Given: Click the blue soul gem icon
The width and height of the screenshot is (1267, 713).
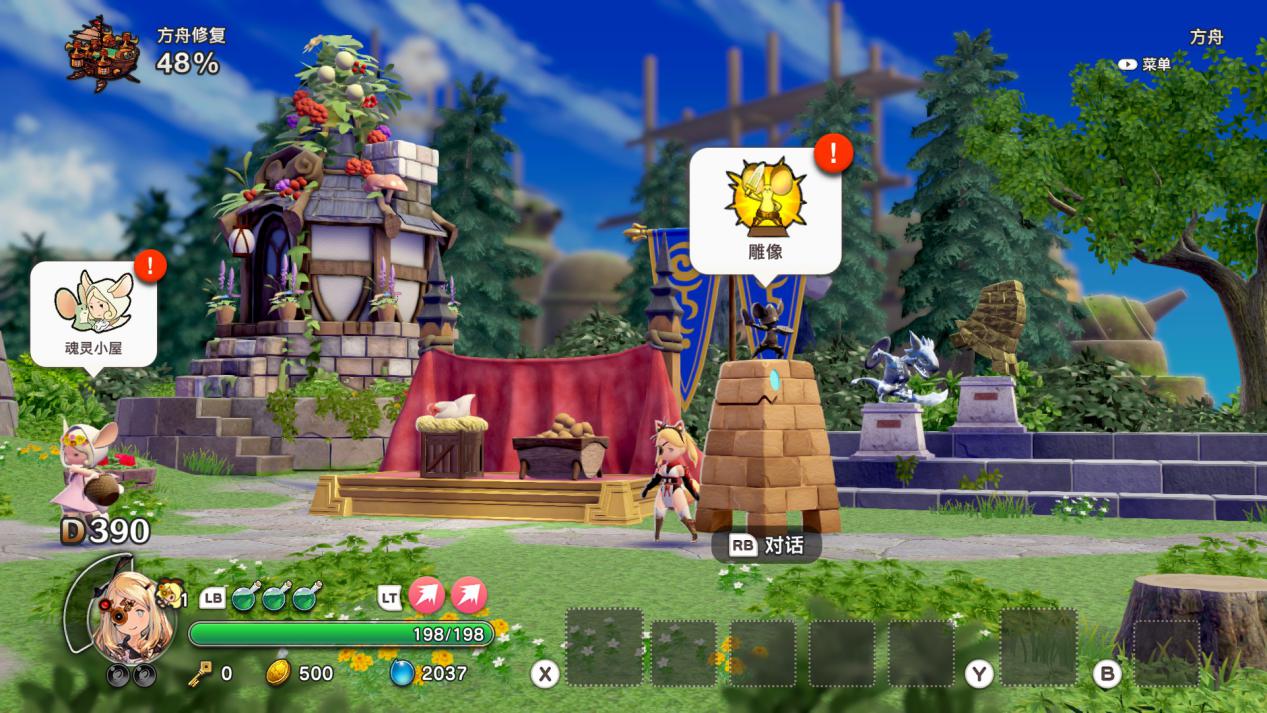Looking at the screenshot, I should pyautogui.click(x=402, y=673).
